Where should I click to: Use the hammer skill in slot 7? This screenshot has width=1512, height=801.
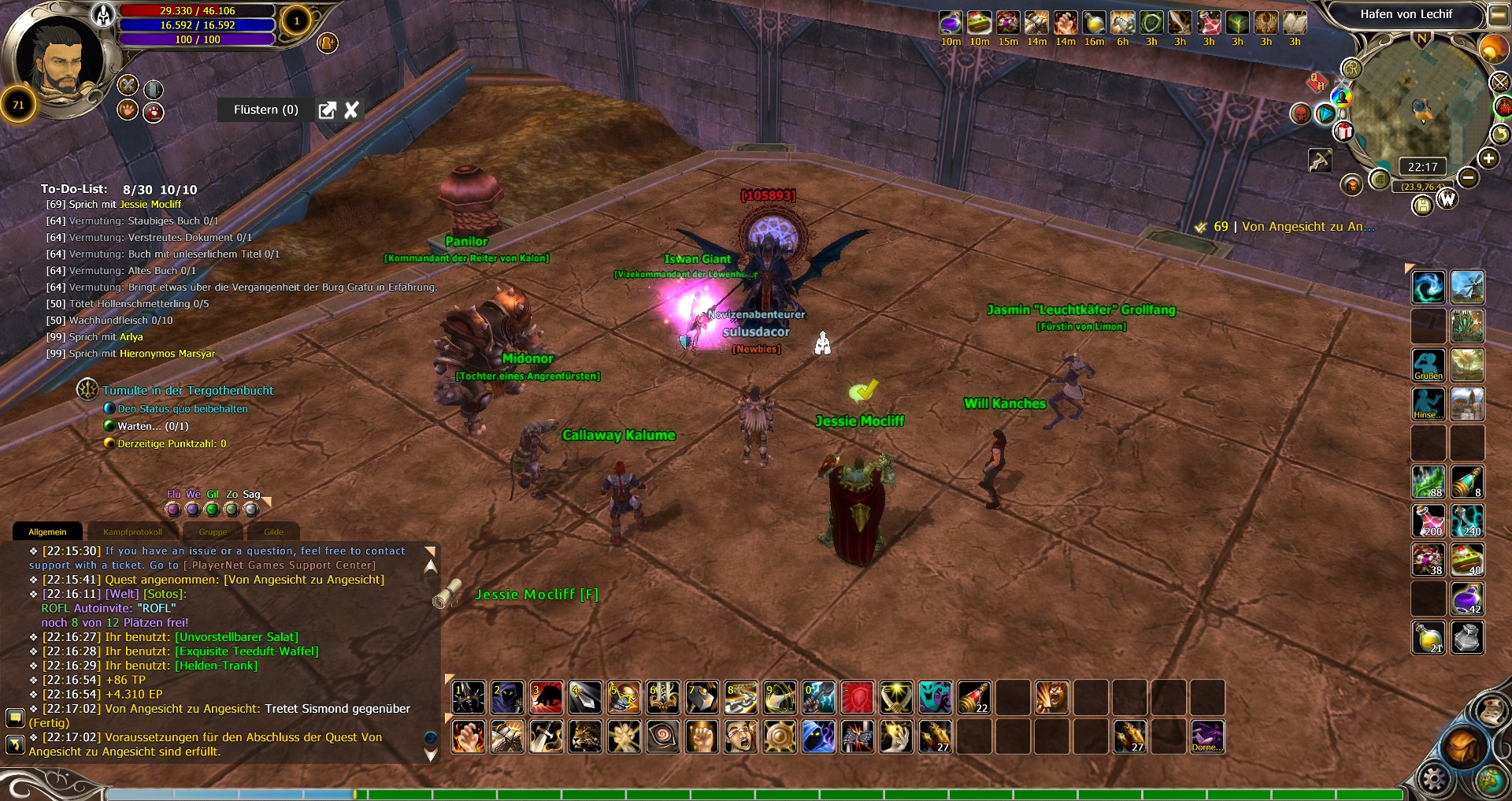tap(702, 698)
